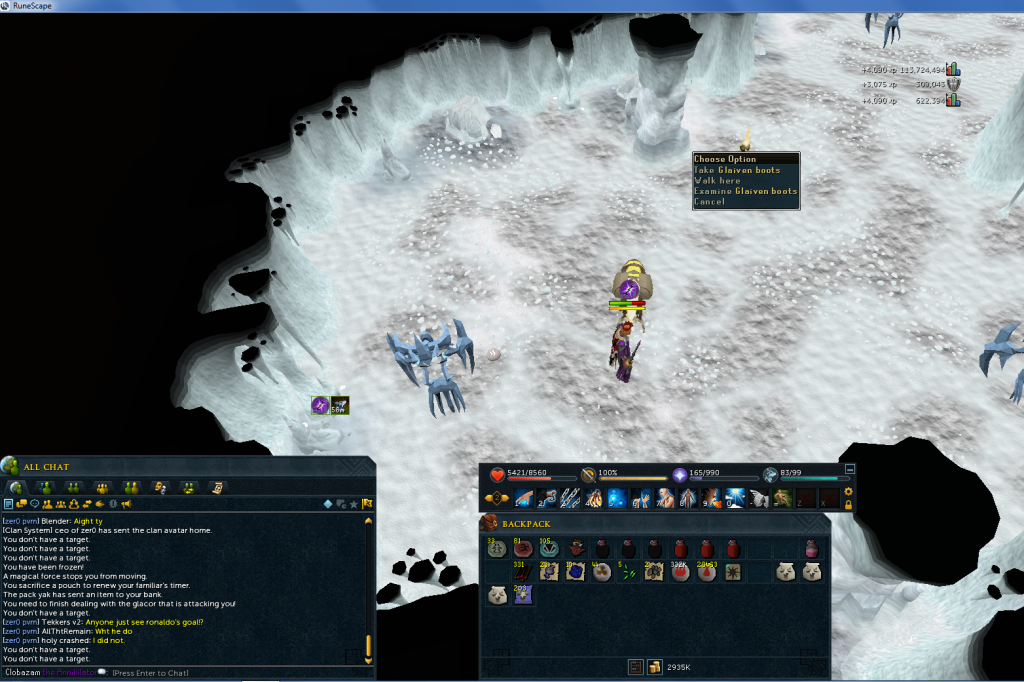This screenshot has height=682, width=1024.
Task: Cancel the Choose Option menu
Action: tap(709, 202)
